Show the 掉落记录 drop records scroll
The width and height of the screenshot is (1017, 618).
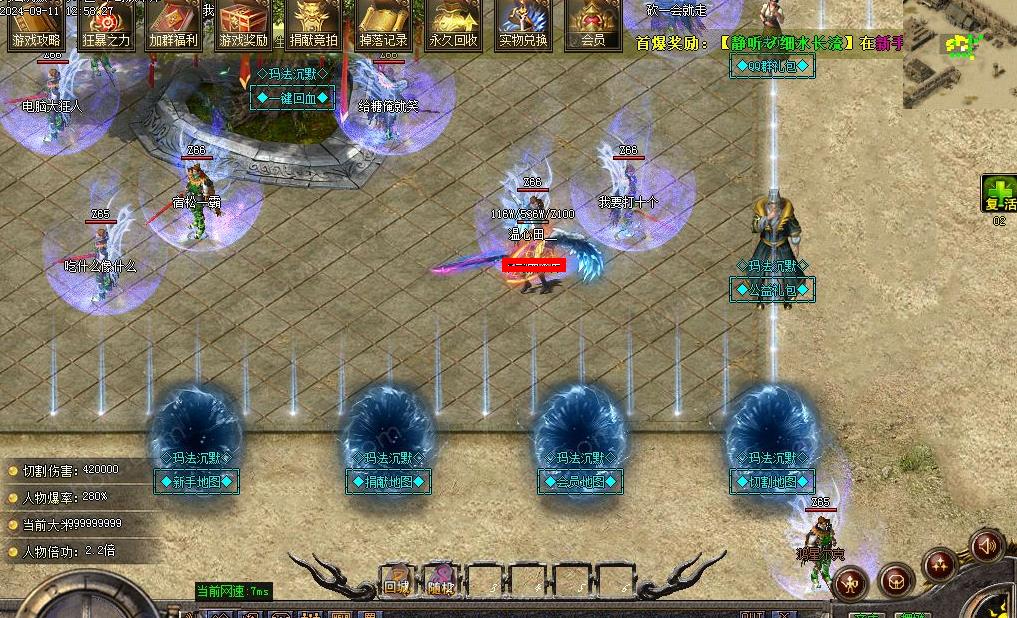(x=383, y=25)
